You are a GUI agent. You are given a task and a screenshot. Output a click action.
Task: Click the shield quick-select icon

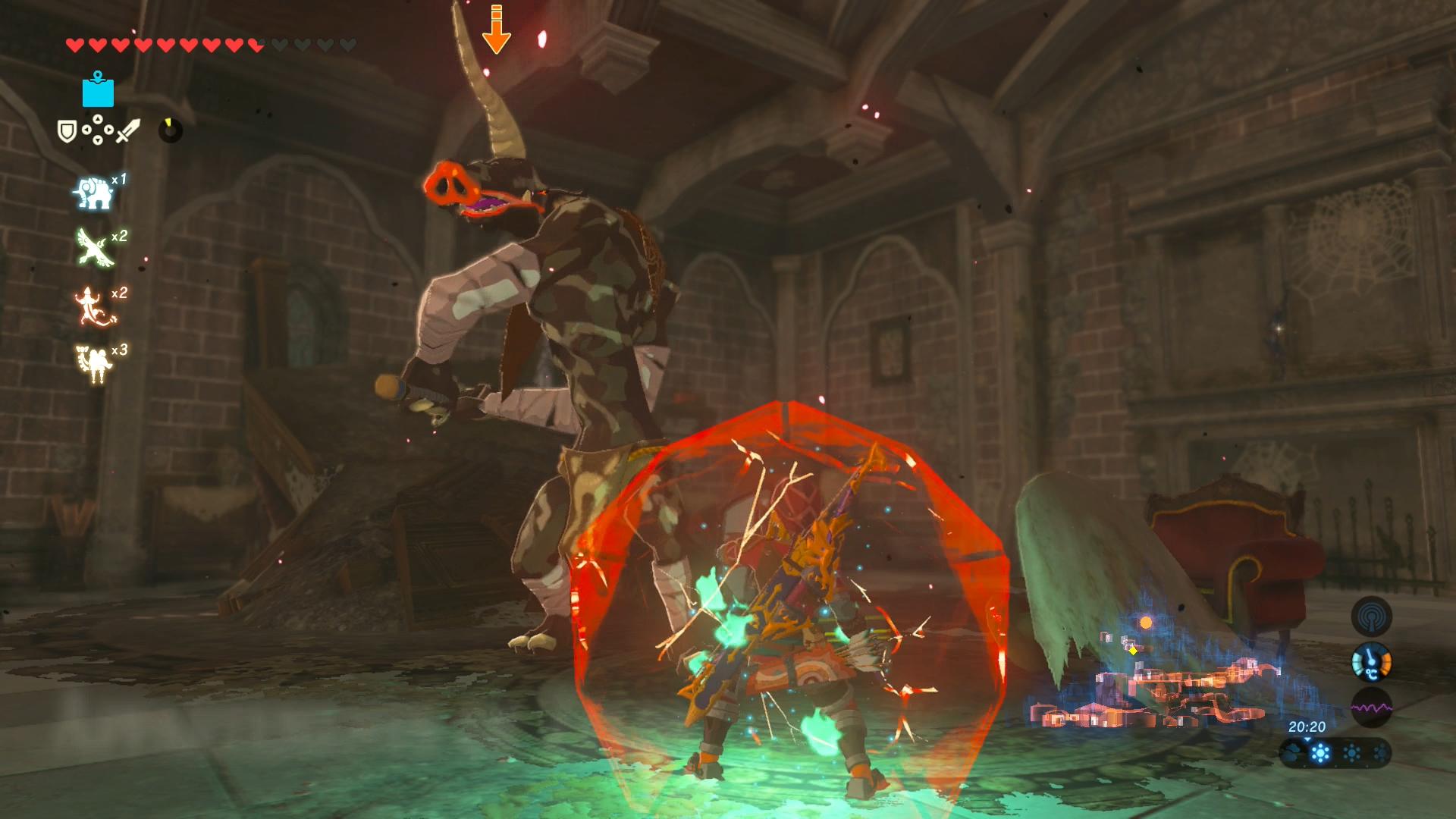pos(67,131)
